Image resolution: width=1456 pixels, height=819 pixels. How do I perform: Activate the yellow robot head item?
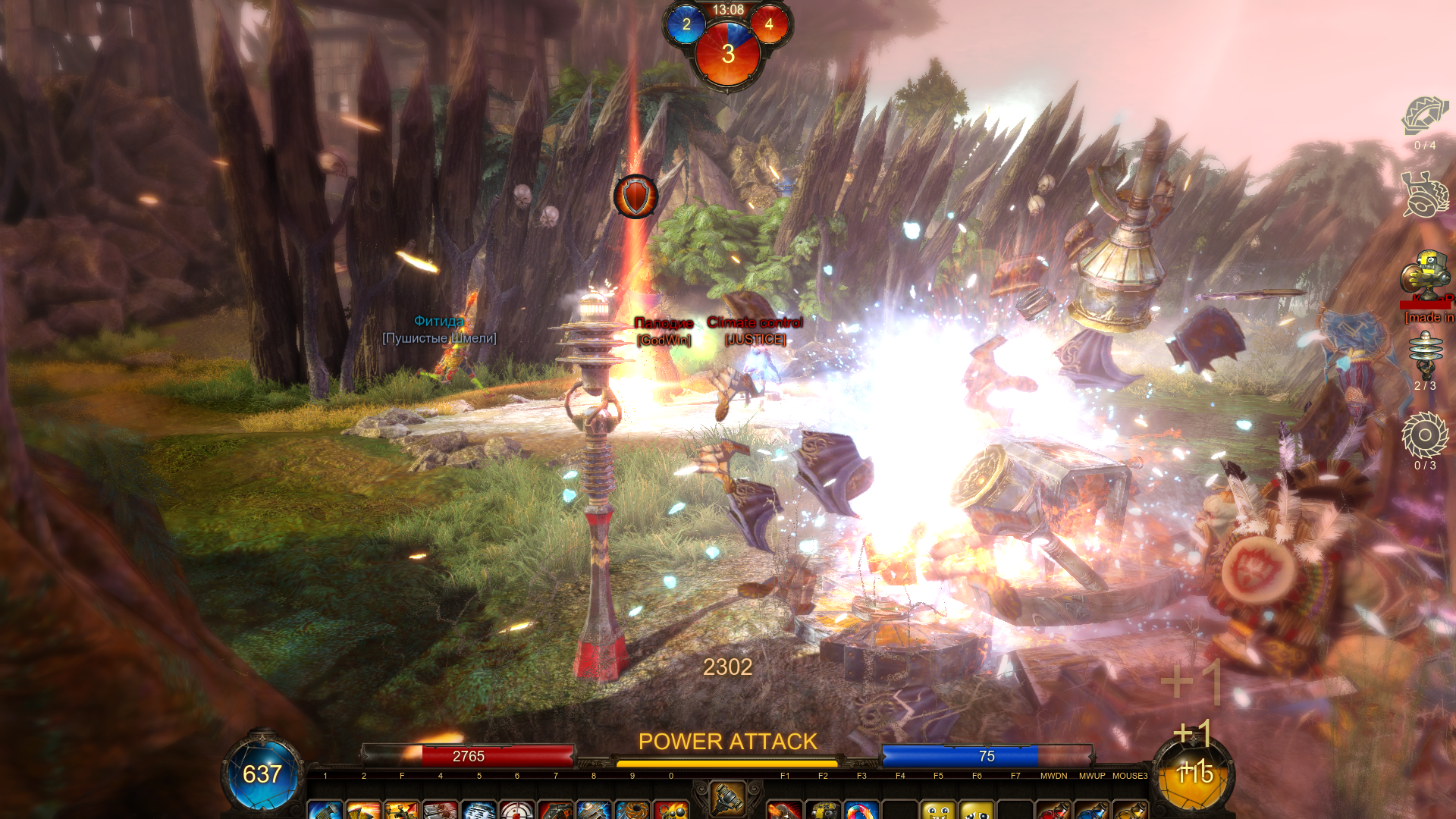pos(823,810)
